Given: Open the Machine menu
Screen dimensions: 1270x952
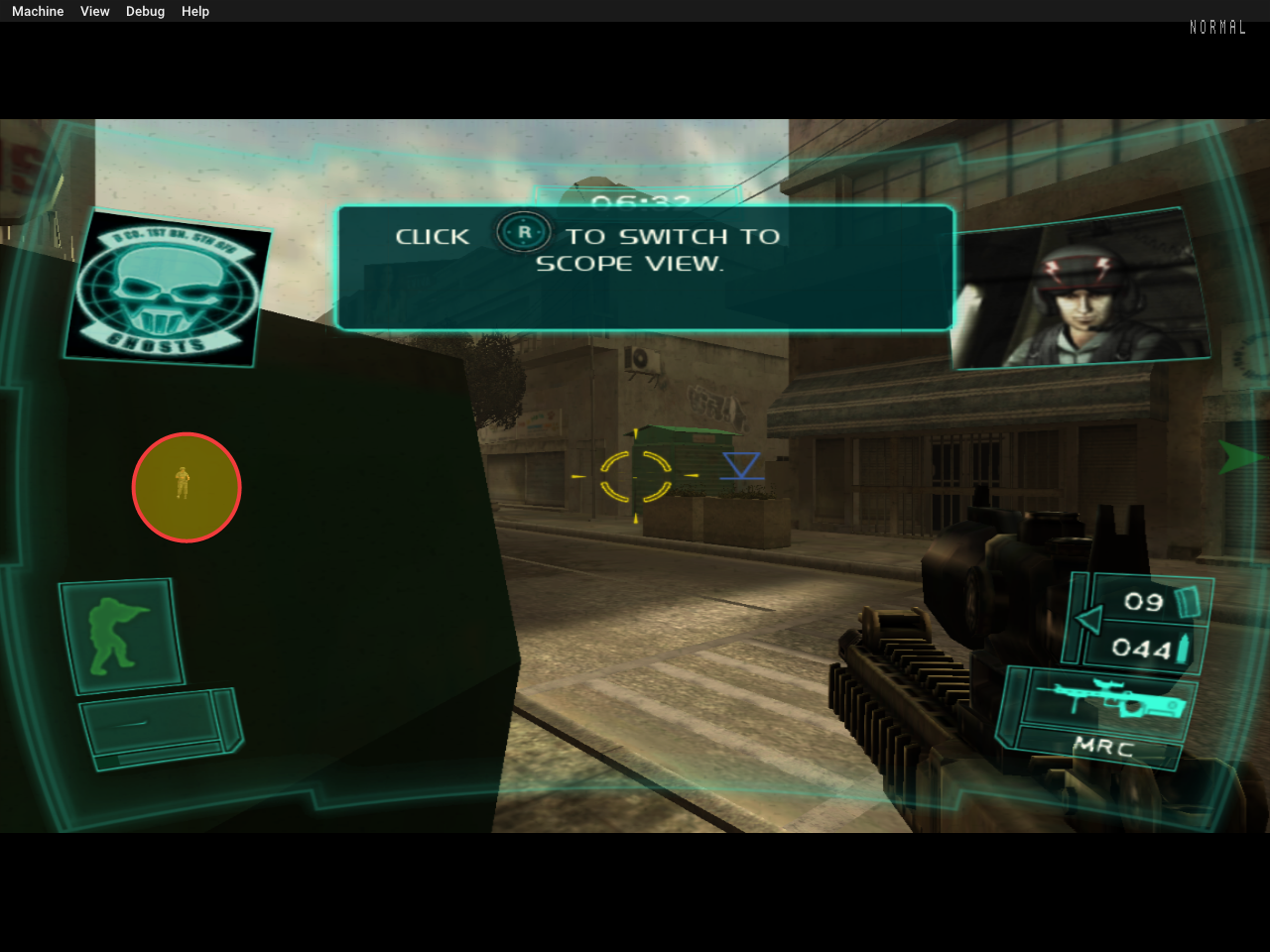Looking at the screenshot, I should pos(37,11).
